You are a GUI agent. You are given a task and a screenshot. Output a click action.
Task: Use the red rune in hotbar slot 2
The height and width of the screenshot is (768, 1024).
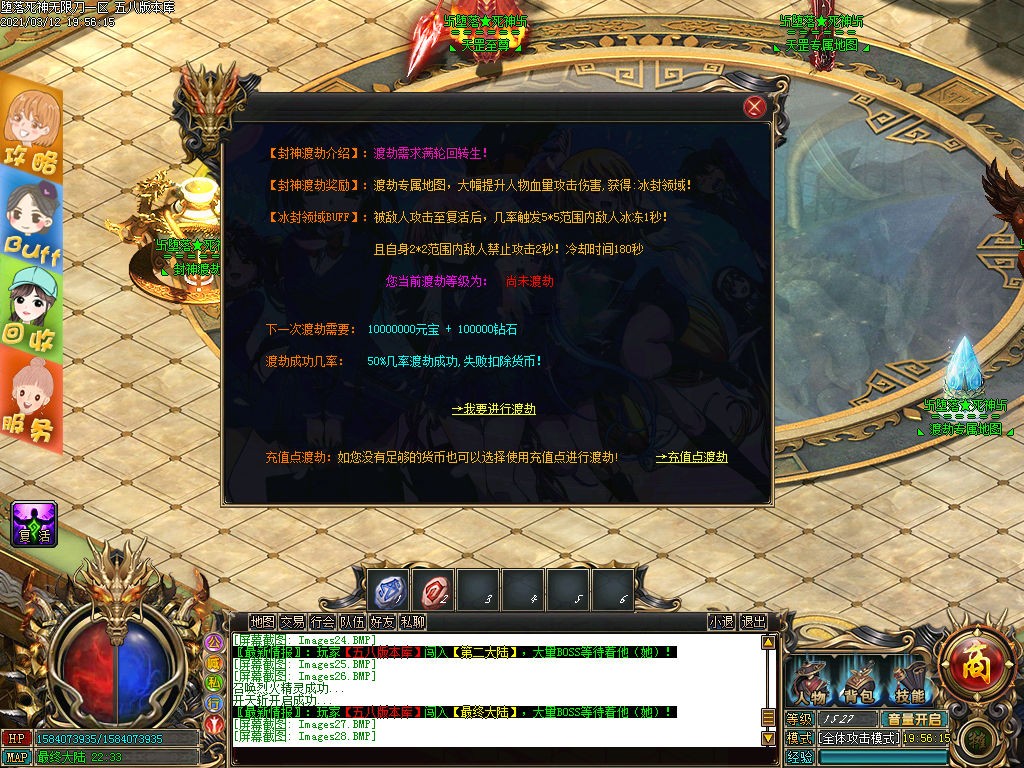coord(434,590)
